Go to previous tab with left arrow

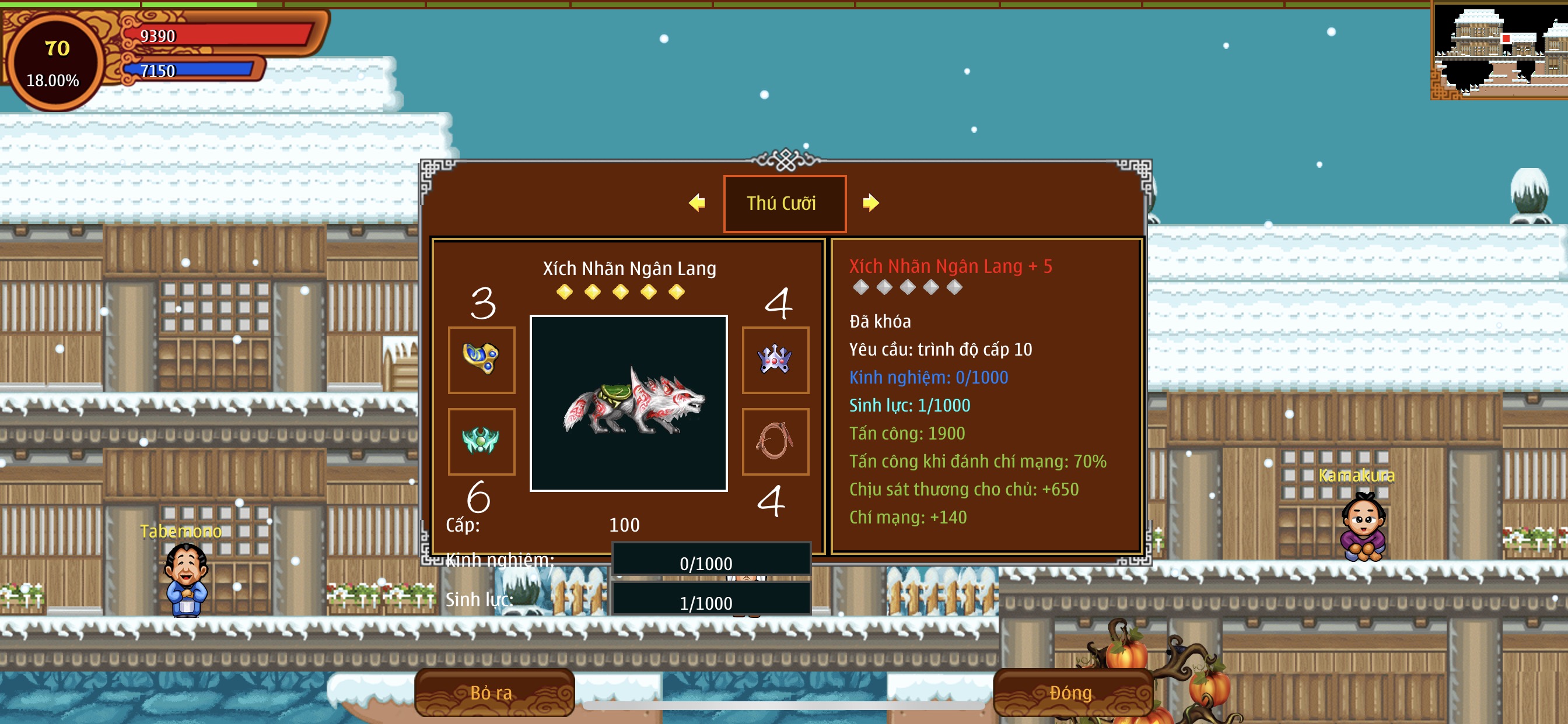pos(697,203)
